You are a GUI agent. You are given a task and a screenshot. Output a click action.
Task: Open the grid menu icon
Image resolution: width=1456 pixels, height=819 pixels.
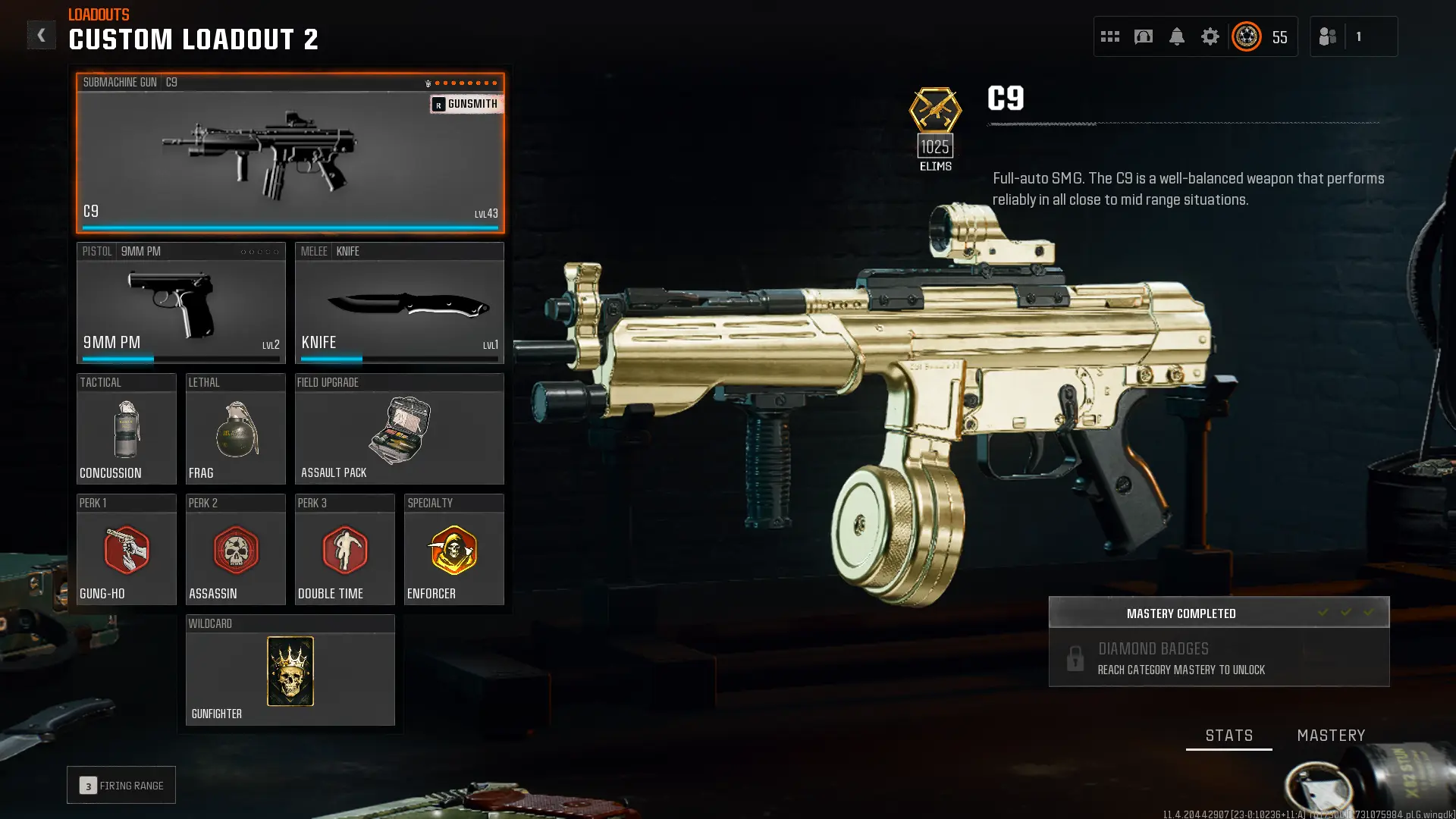pos(1110,36)
